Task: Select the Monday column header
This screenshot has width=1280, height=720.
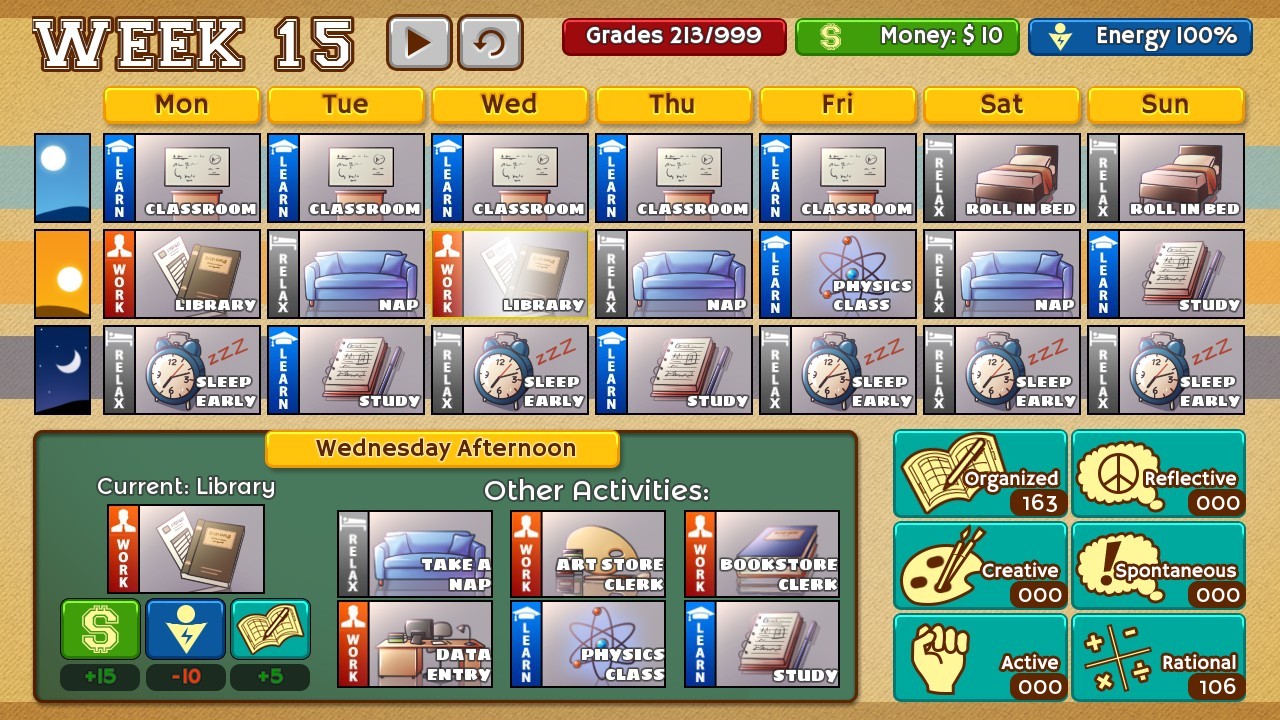Action: pyautogui.click(x=182, y=104)
